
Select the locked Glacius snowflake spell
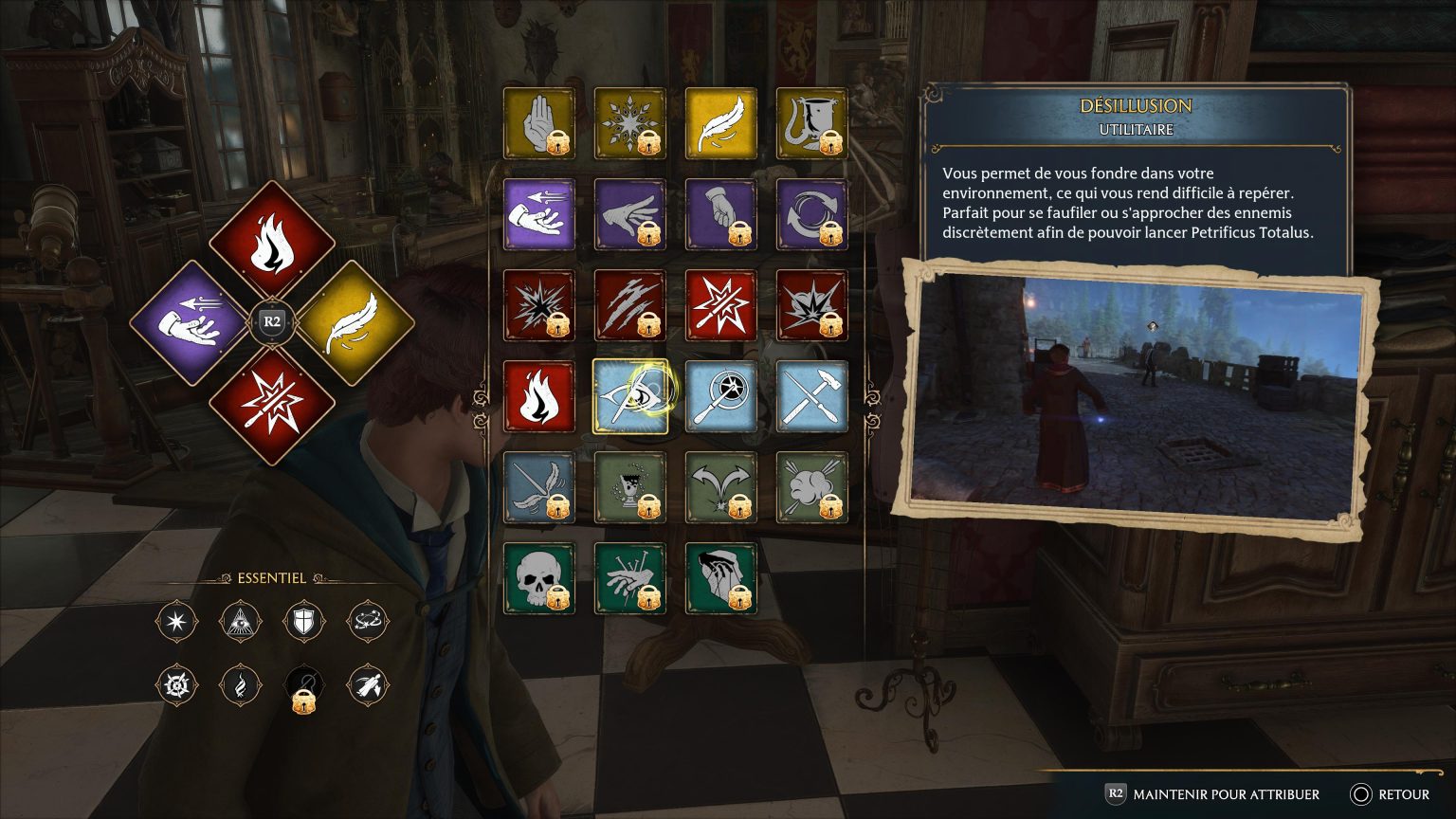pyautogui.click(x=630, y=123)
